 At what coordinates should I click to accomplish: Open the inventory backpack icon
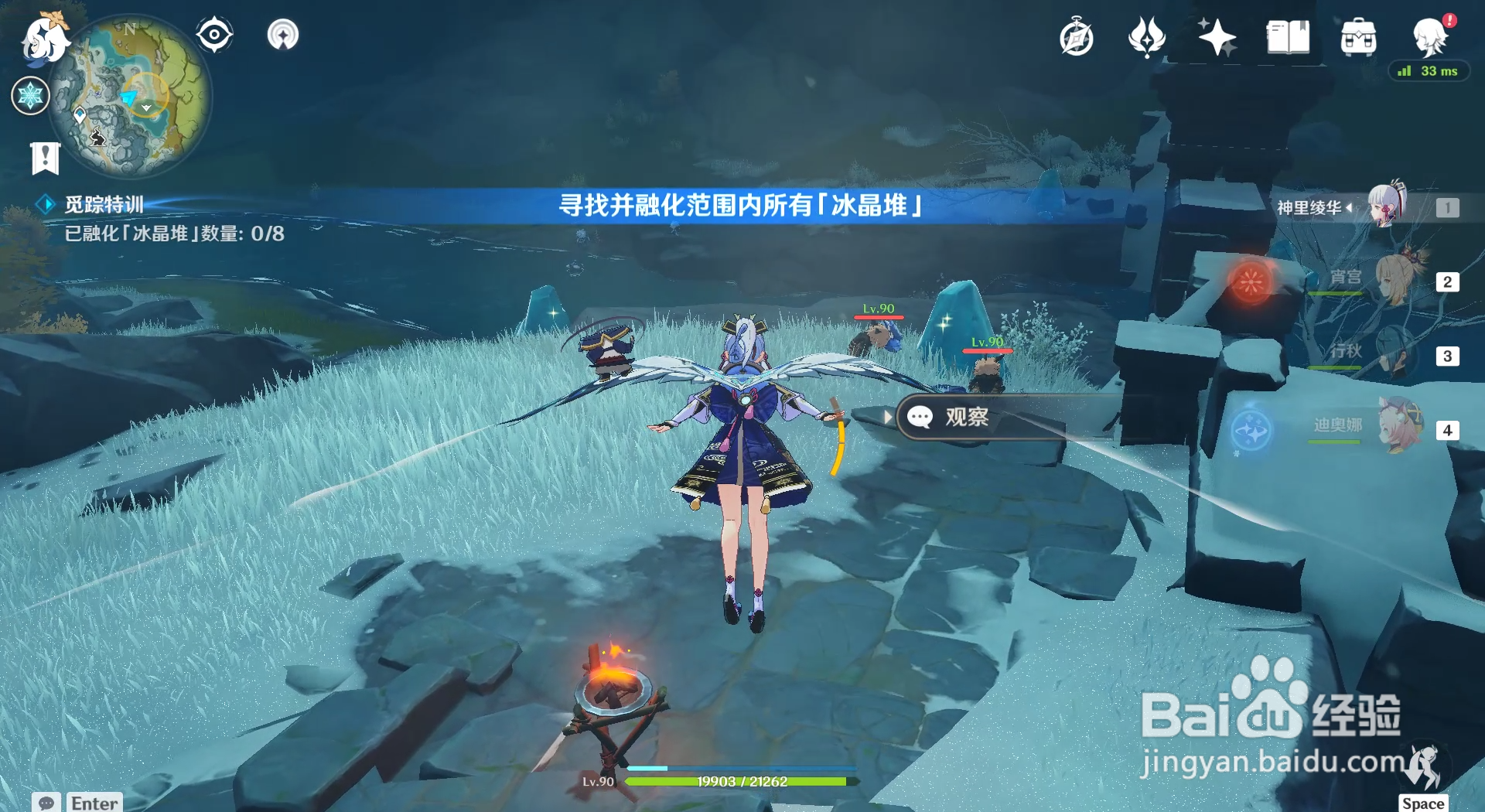(1357, 36)
